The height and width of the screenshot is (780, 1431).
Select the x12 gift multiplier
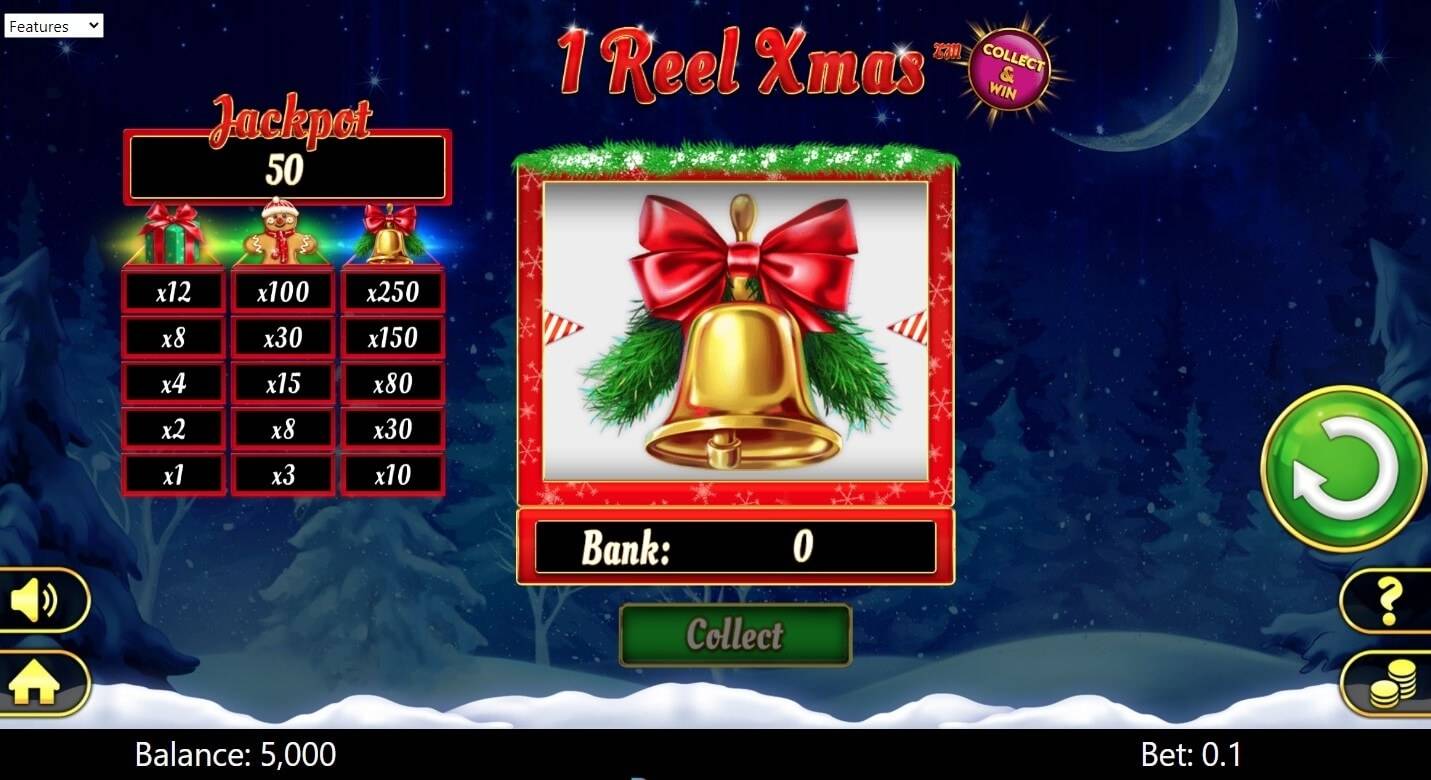173,290
